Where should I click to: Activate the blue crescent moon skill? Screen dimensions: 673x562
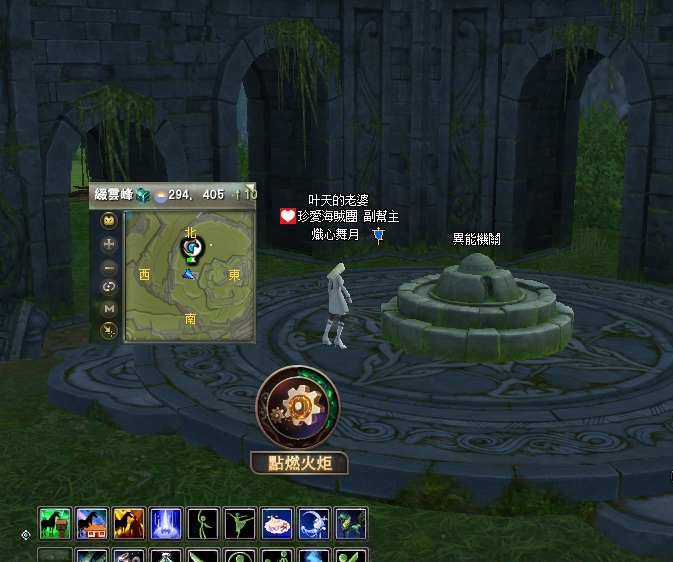pyautogui.click(x=314, y=523)
